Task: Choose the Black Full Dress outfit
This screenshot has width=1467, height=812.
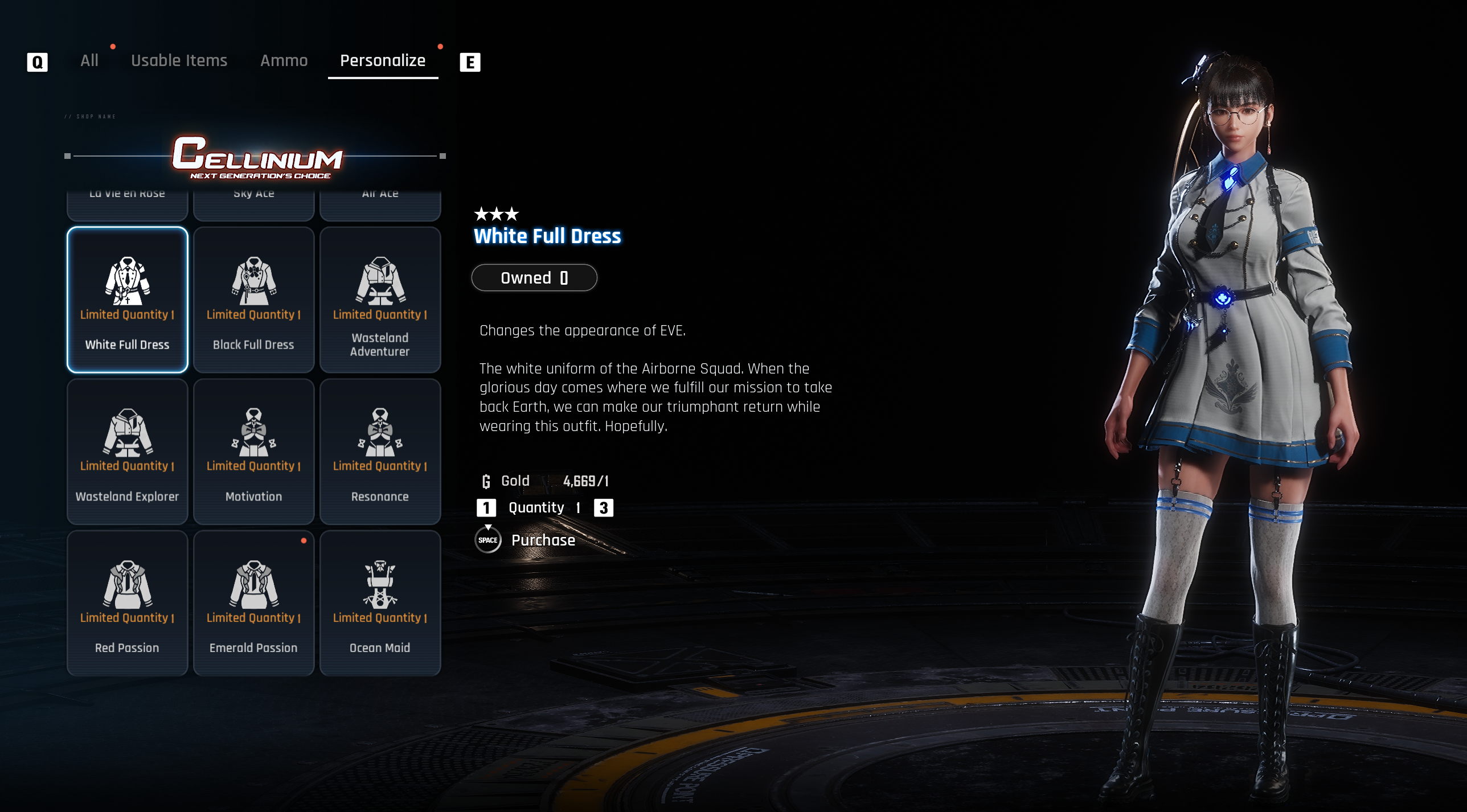Action: tap(254, 300)
